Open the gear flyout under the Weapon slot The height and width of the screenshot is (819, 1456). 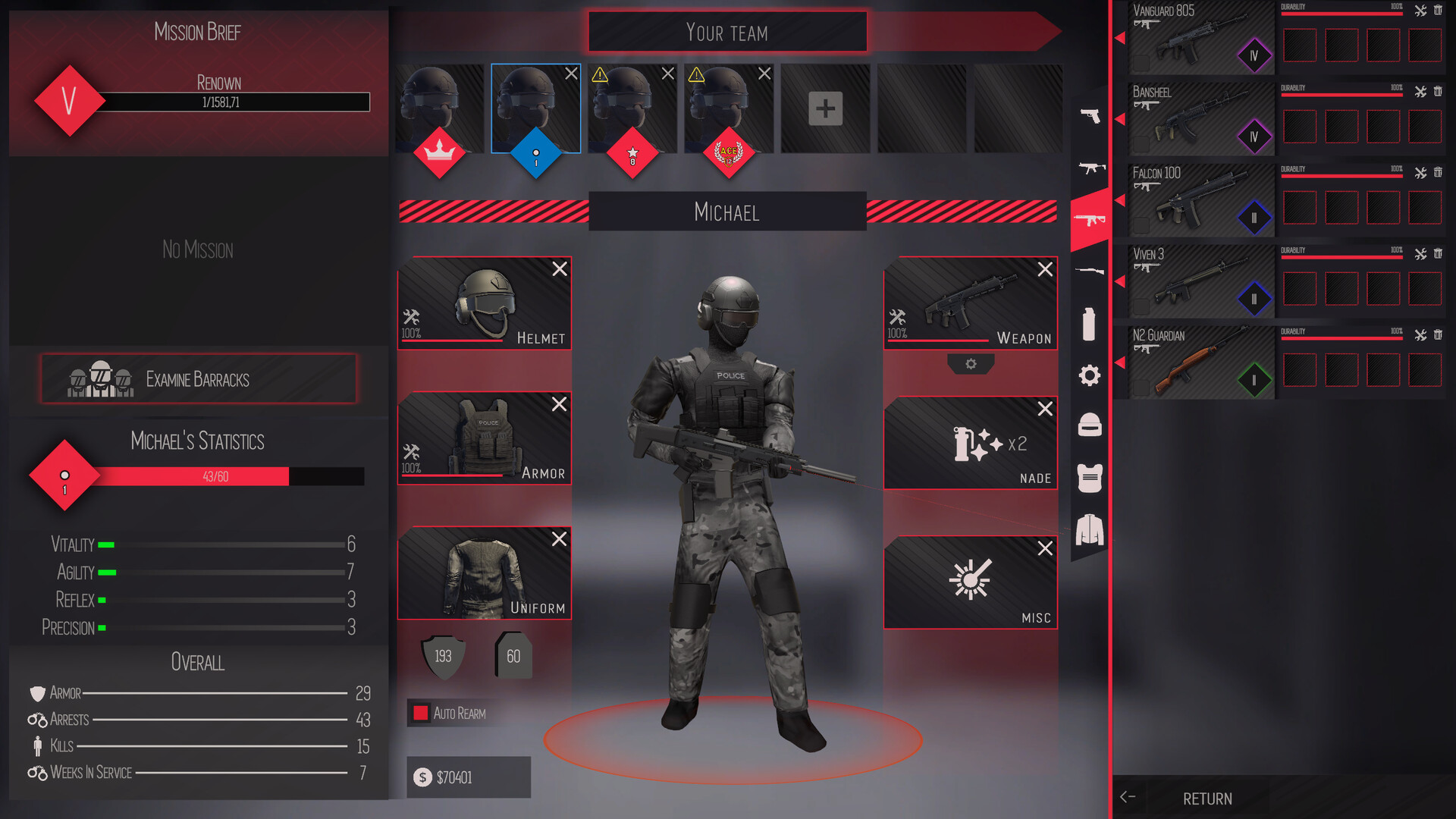tap(971, 365)
